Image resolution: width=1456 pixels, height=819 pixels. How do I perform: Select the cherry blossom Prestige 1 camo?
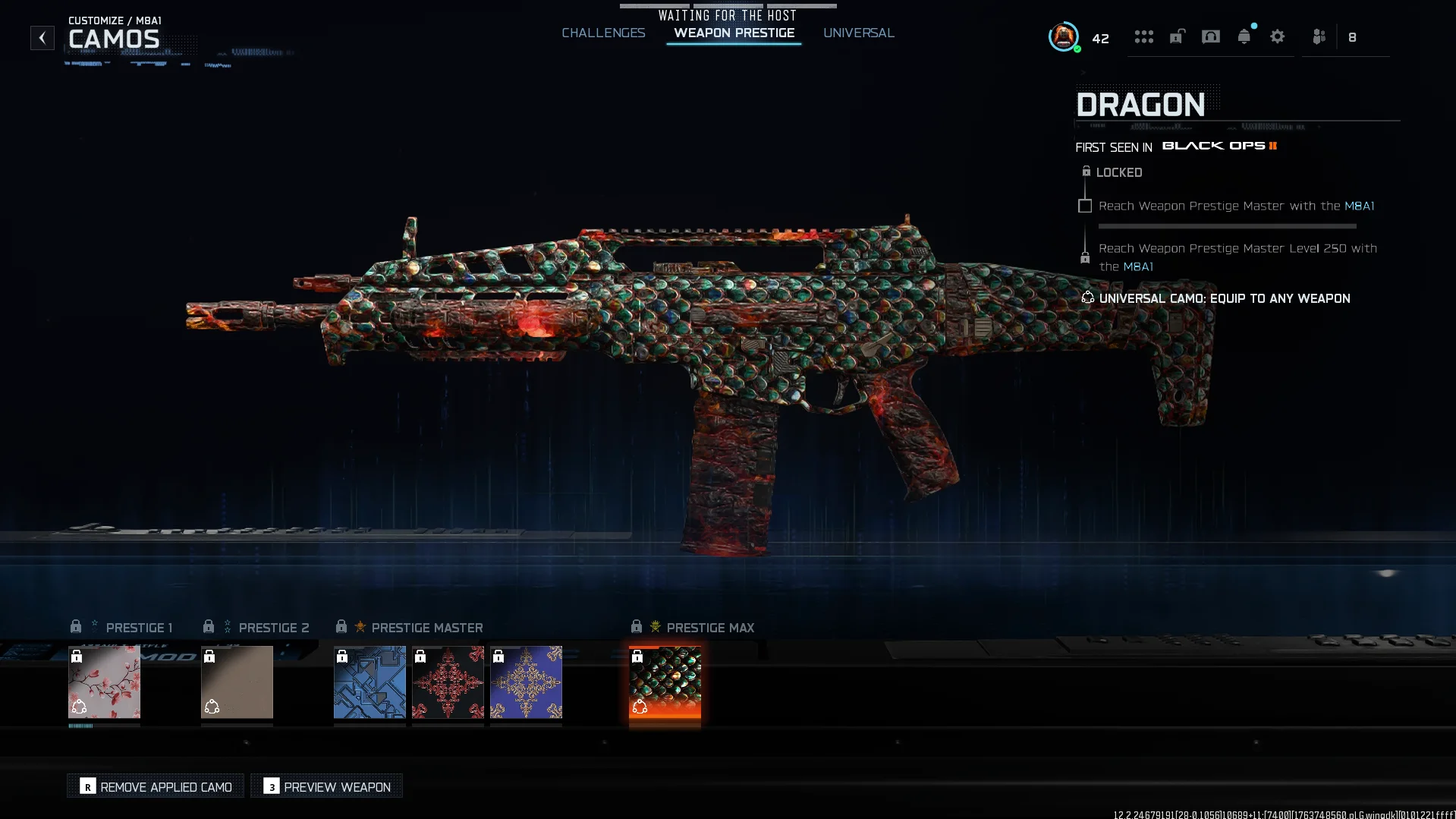point(104,682)
